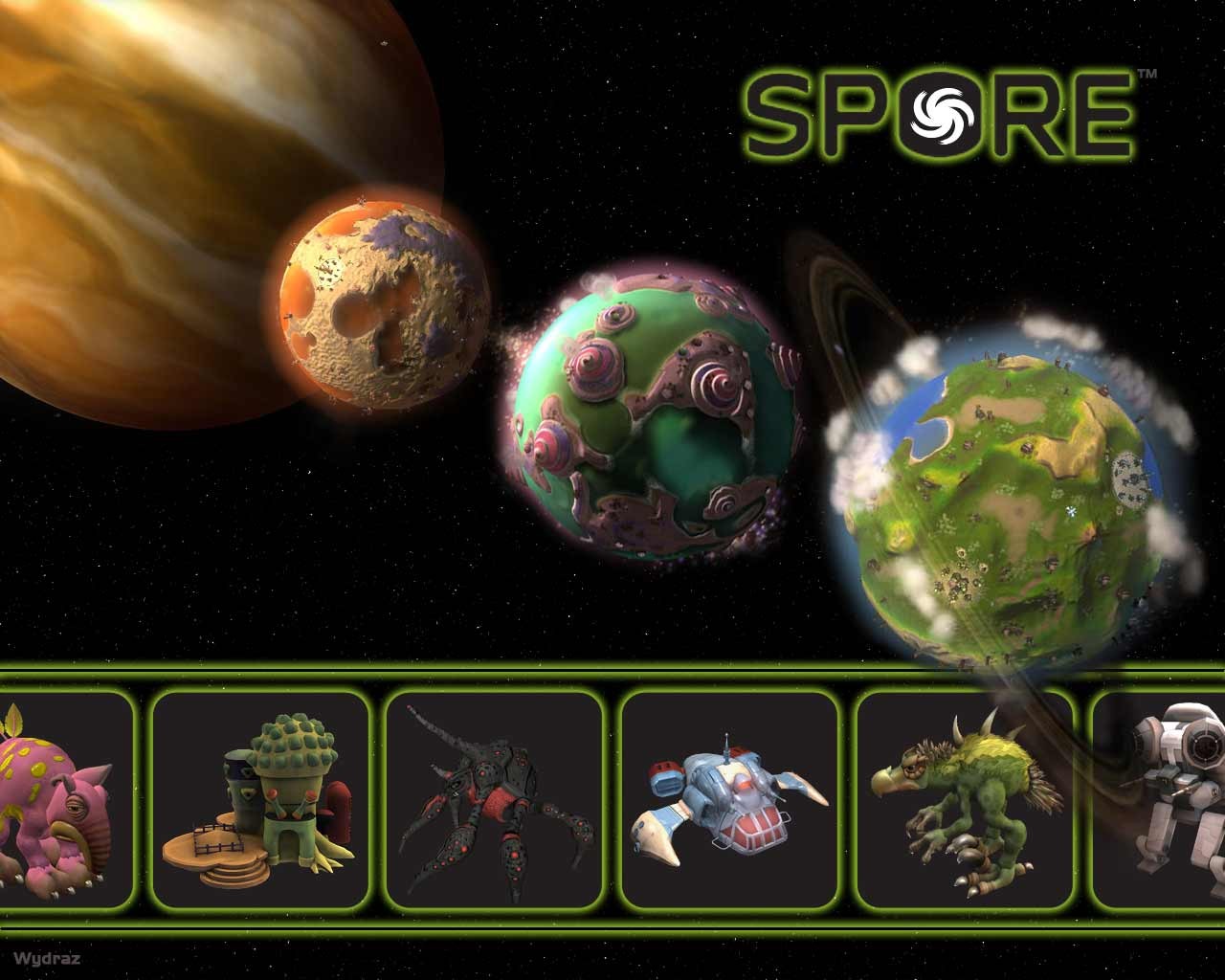
Task: Choose the green bumpy-roofed building thumbnail
Action: [260, 799]
